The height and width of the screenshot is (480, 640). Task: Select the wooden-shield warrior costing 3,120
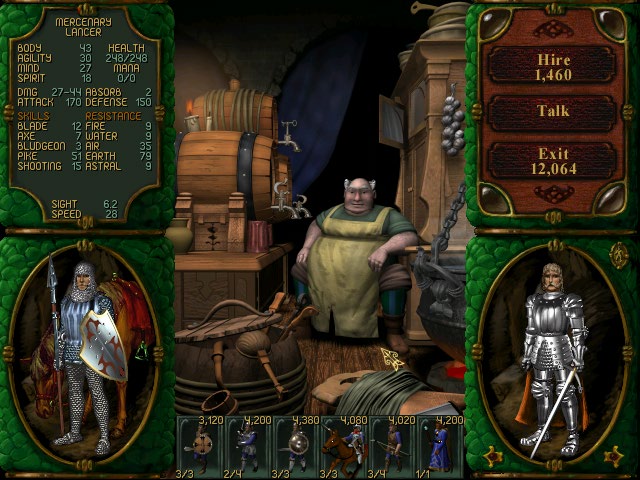(201, 444)
